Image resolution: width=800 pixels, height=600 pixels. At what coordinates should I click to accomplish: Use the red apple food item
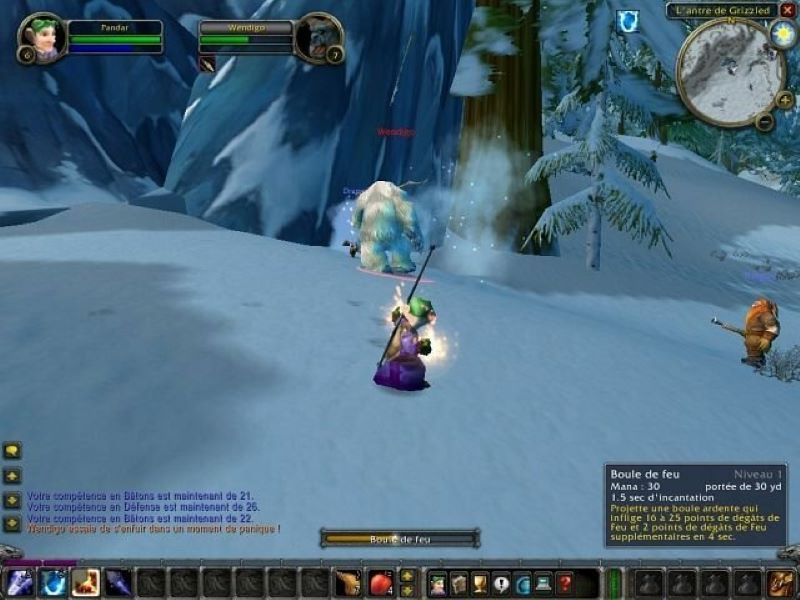coord(381,582)
